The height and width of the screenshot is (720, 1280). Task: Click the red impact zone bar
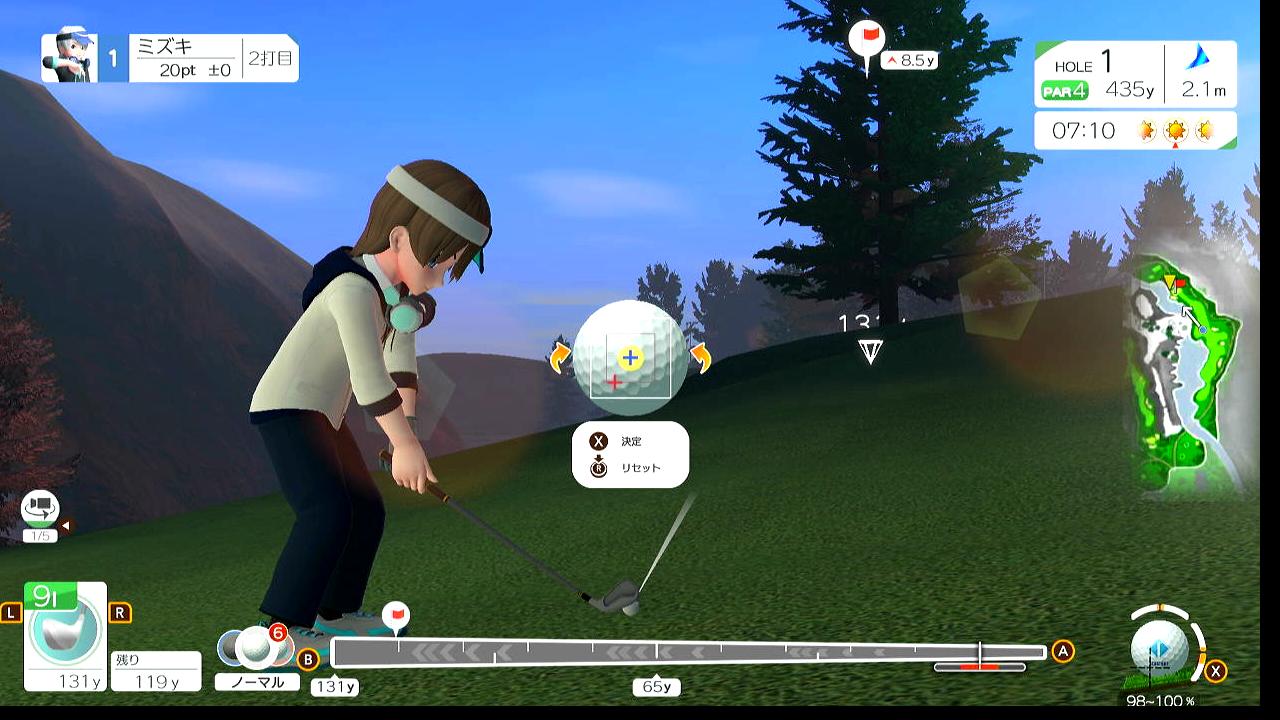pyautogui.click(x=979, y=667)
